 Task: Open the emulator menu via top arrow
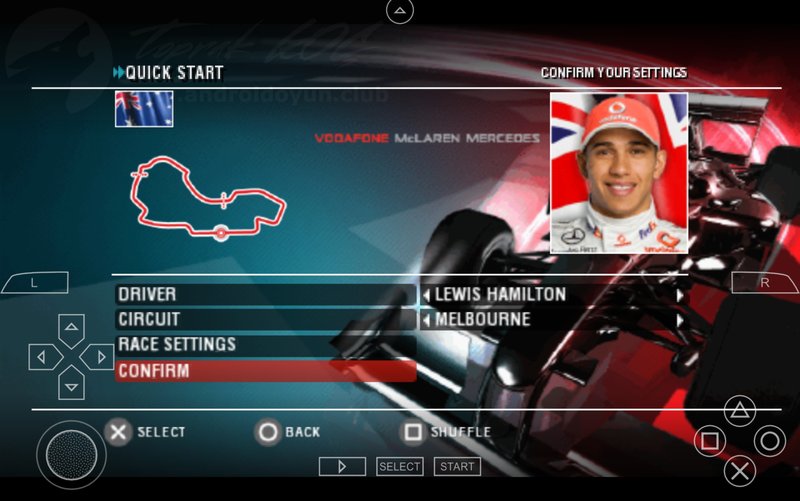point(400,11)
